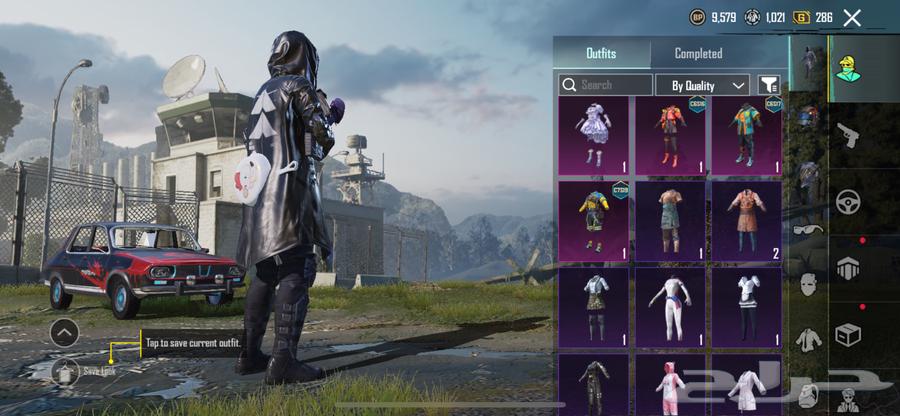Tap the Save Look hanger button
The height and width of the screenshot is (416, 900).
(65, 372)
